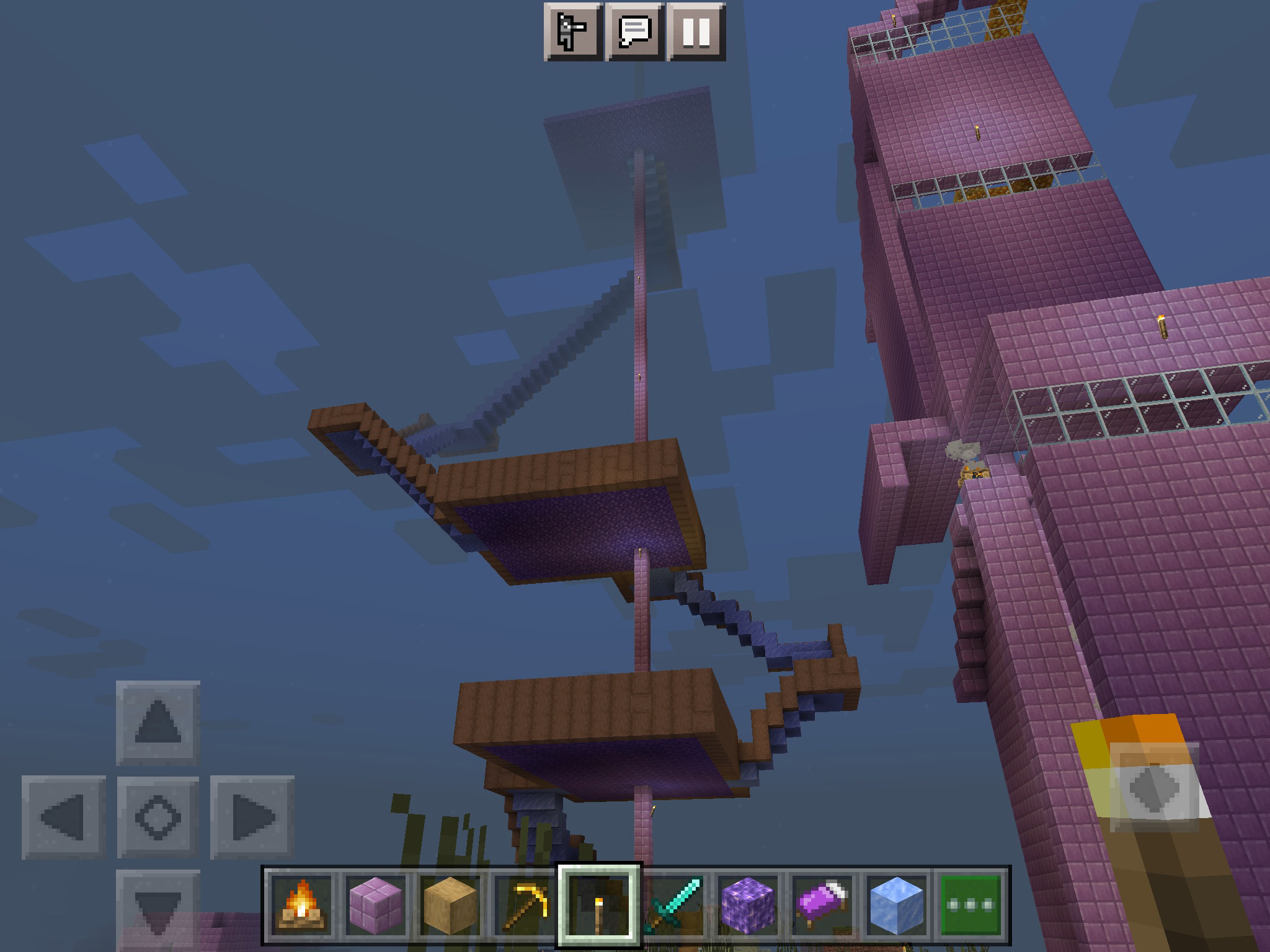Open the emote button with character icon
Screen dimensions: 1270x952
[x=573, y=31]
